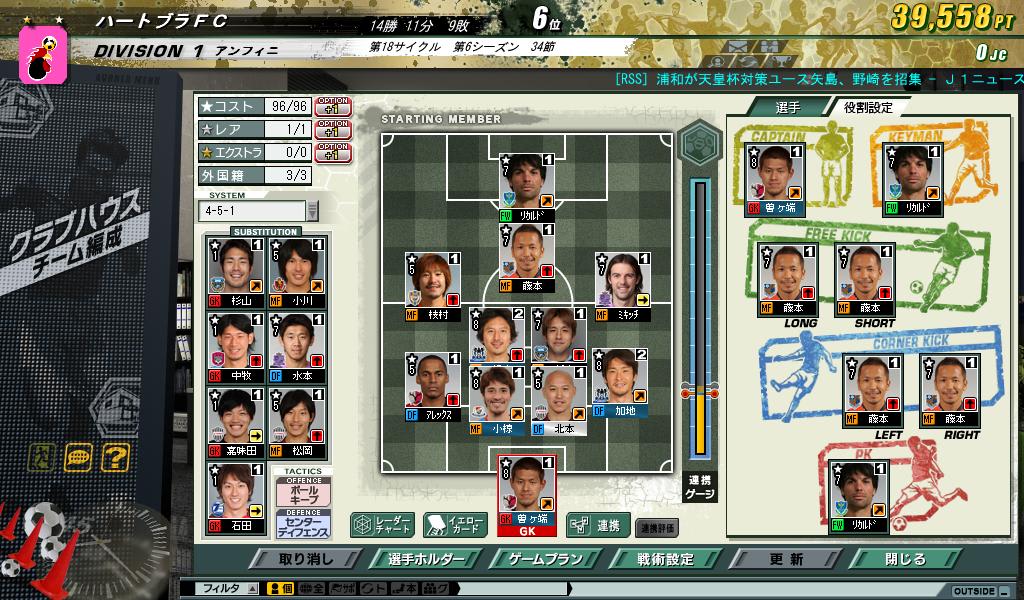Open the 4-5-1 system dropdown
Screen dimensions: 1024x600
[311, 211]
